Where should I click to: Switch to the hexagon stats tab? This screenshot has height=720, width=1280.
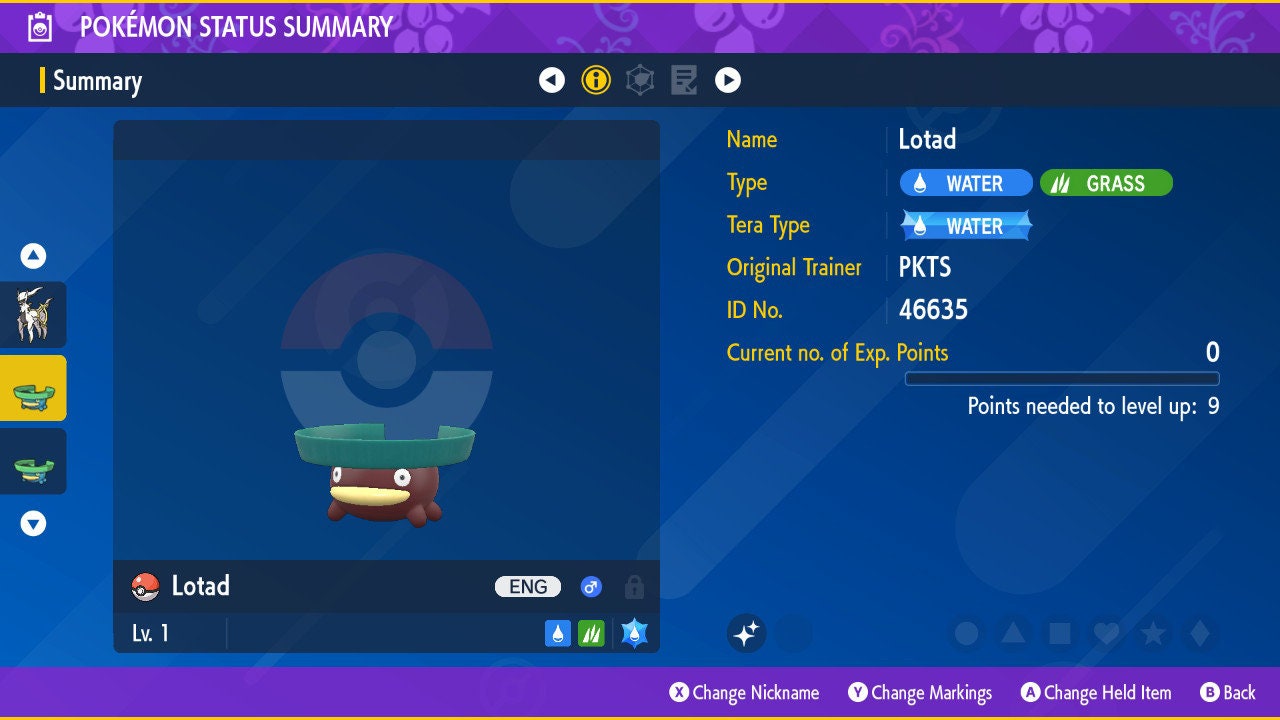coord(640,80)
